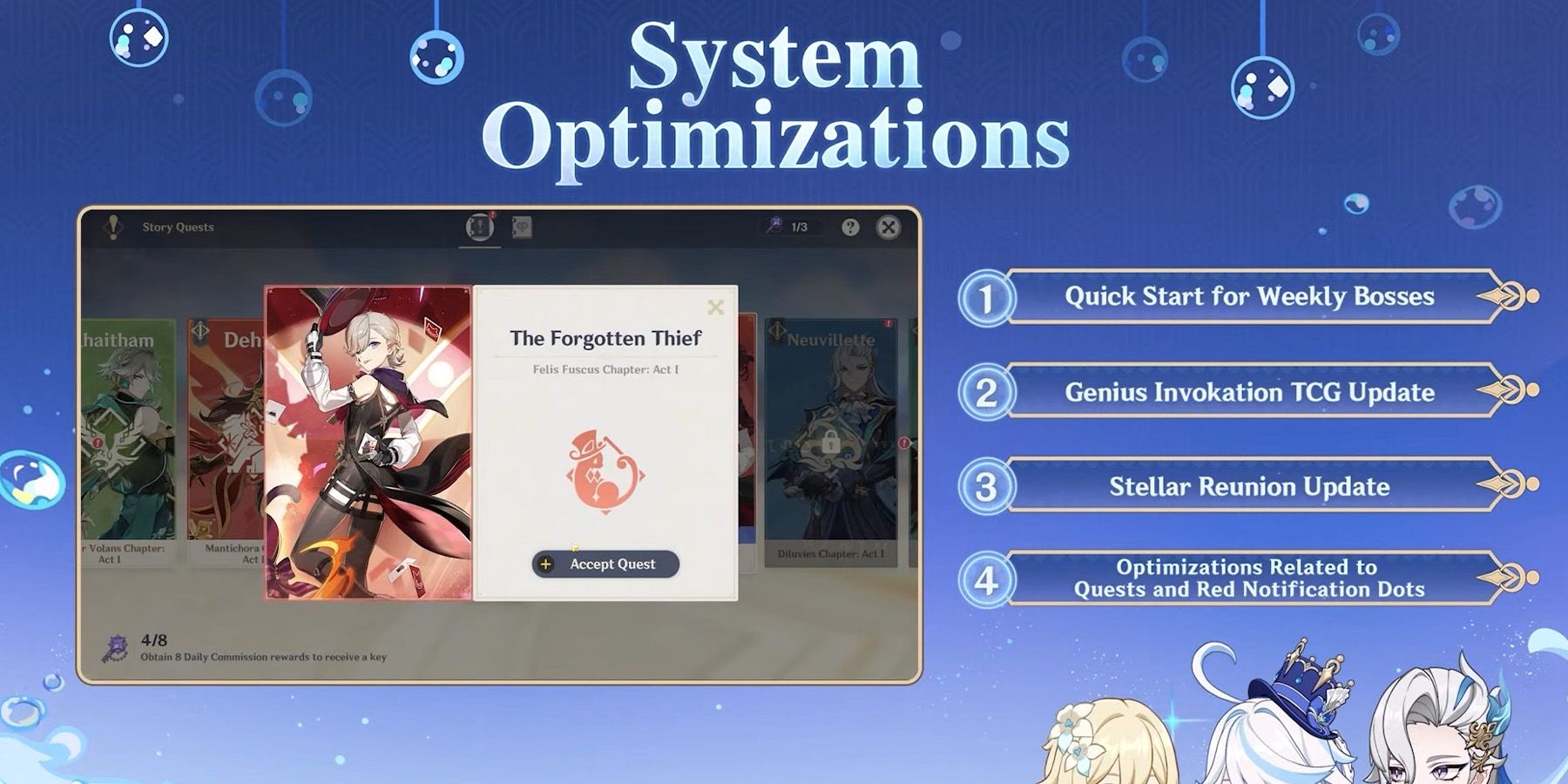This screenshot has width=1568, height=784.
Task: Click the quest notebook icon beside the active tab
Action: pyautogui.click(x=520, y=228)
